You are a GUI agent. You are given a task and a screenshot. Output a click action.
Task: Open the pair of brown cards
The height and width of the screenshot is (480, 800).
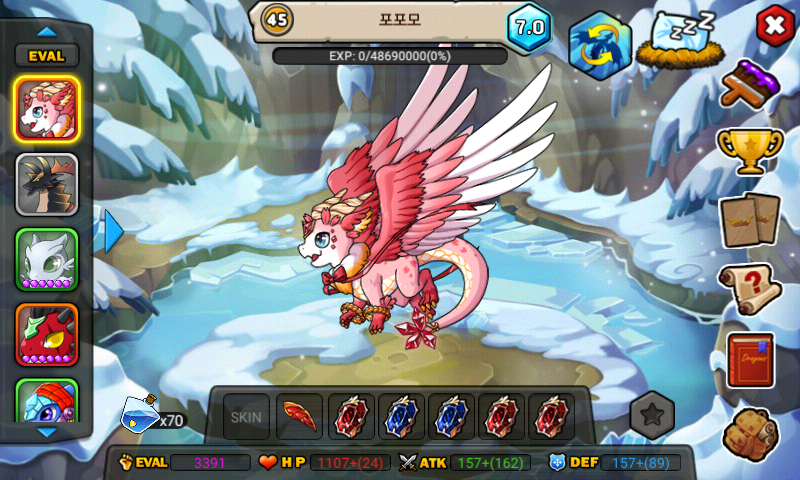[x=750, y=218]
